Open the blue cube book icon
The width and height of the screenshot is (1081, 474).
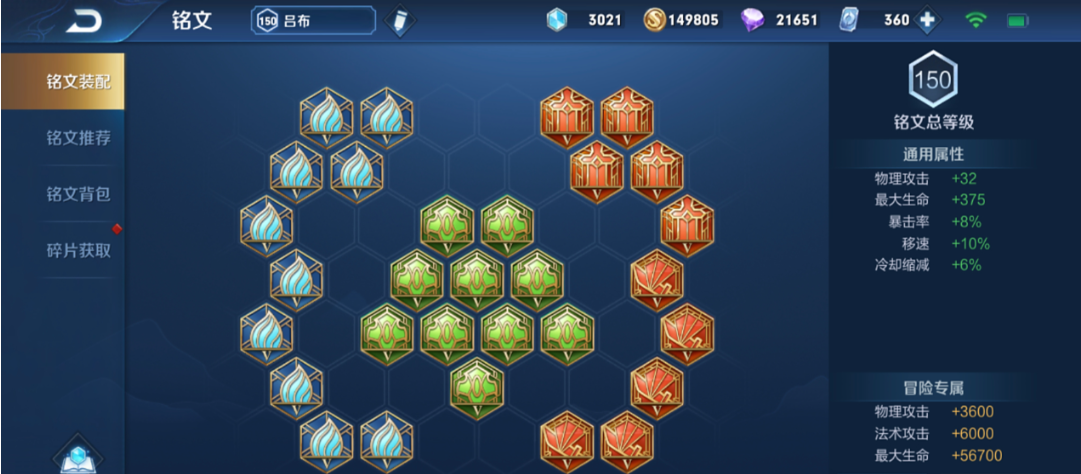[x=77, y=457]
